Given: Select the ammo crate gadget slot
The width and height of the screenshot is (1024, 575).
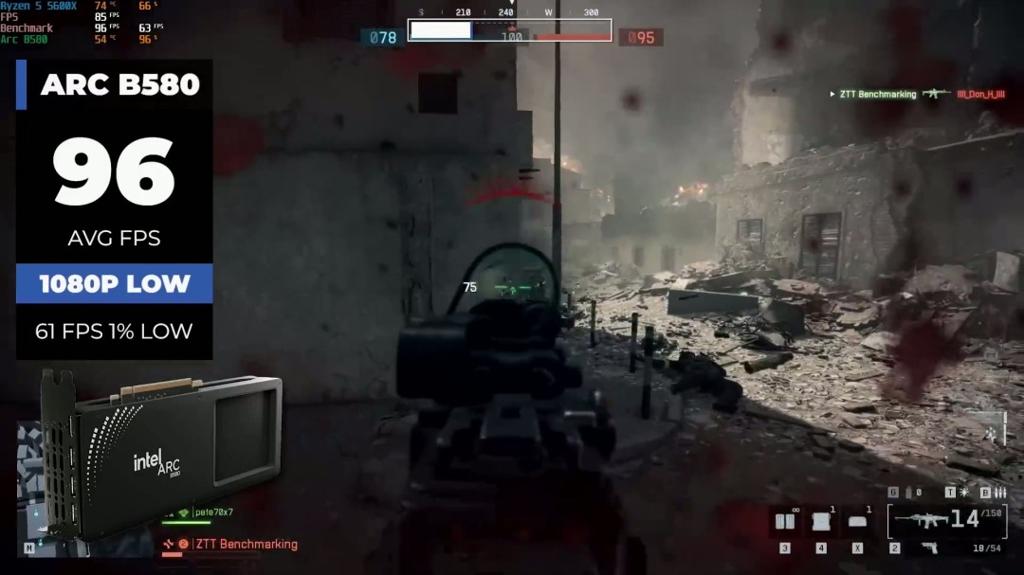Looking at the screenshot, I should [785, 522].
